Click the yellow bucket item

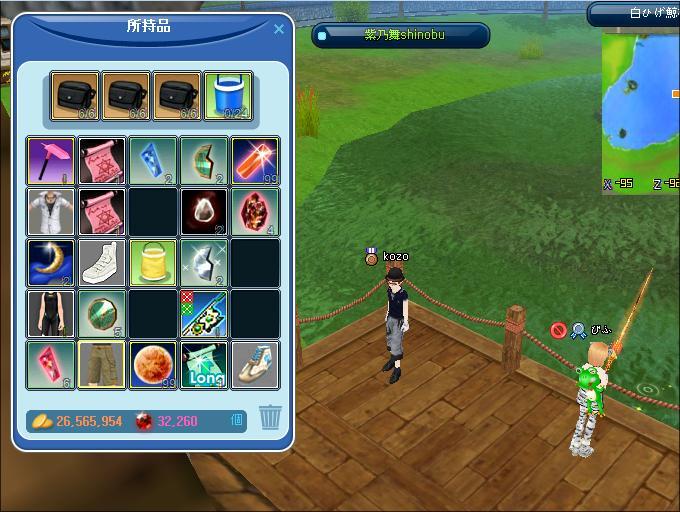point(153,264)
